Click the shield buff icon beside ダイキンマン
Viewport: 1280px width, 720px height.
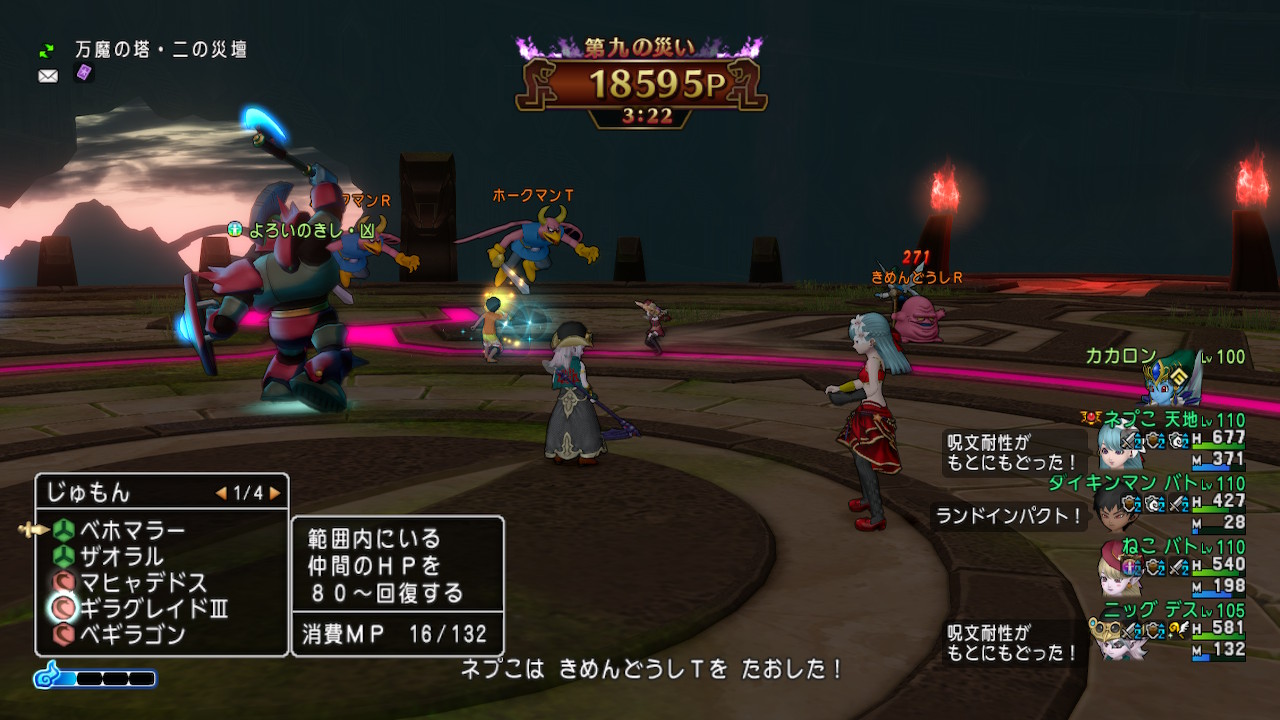point(1130,505)
